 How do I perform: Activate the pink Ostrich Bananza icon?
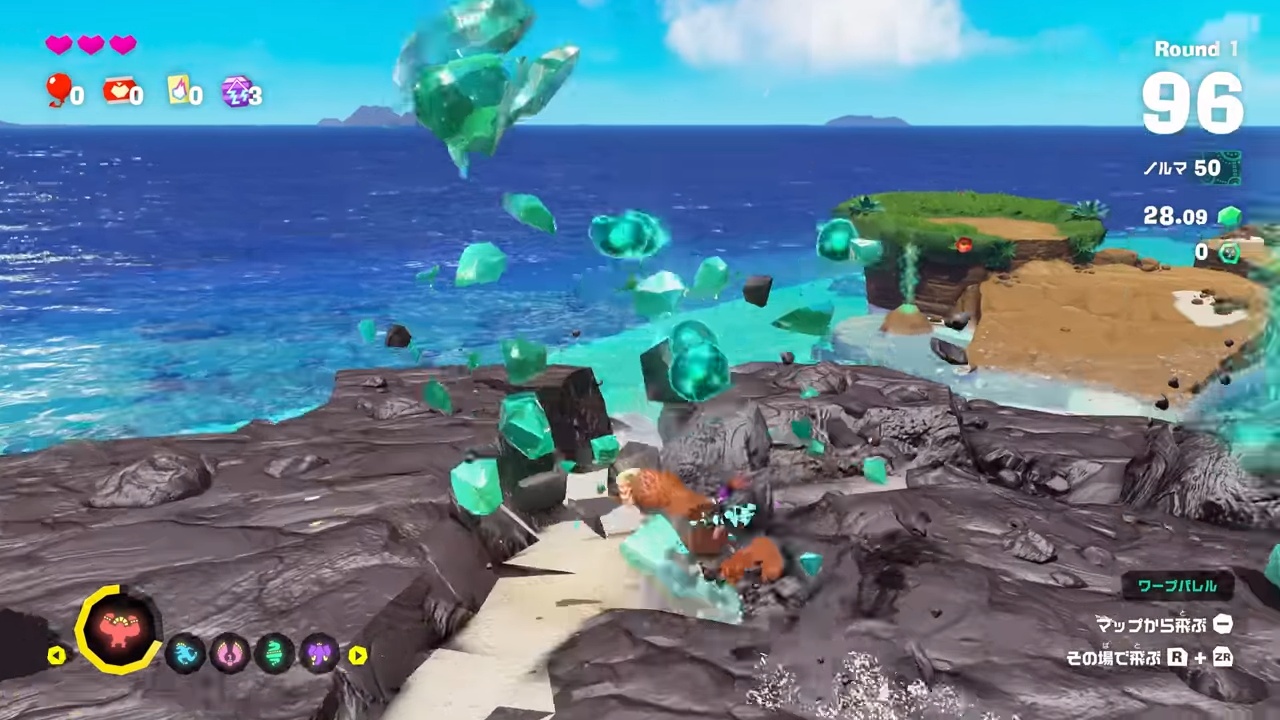pos(229,654)
